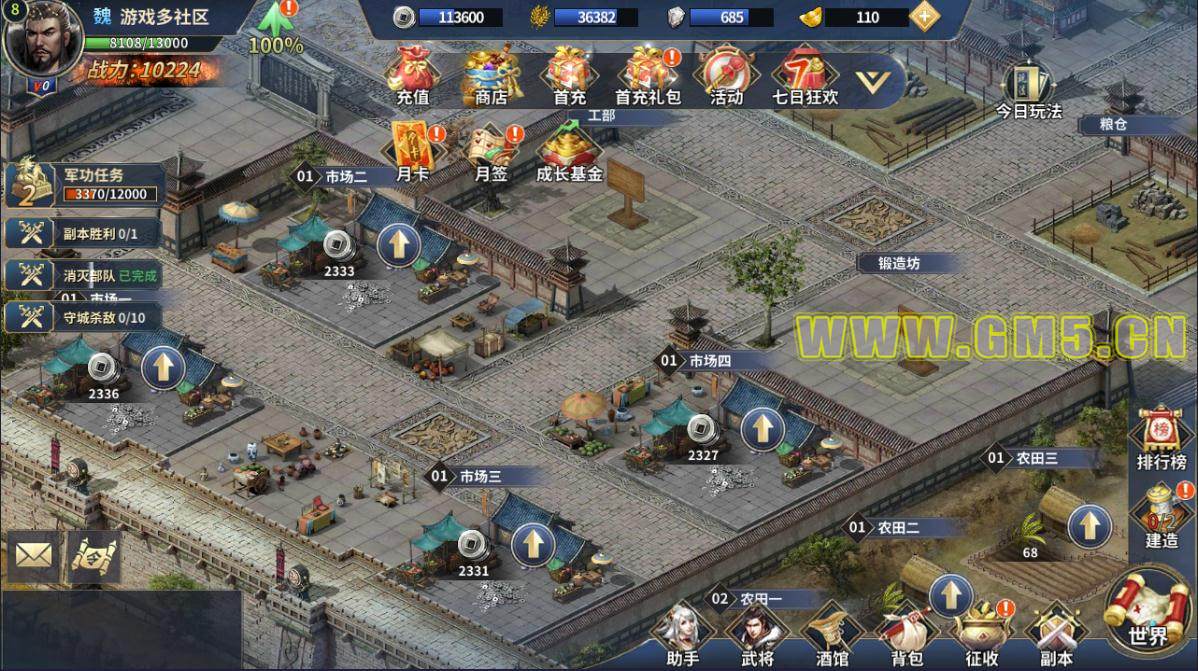
Task: Open 今日玩法 daily activities
Action: [1027, 90]
